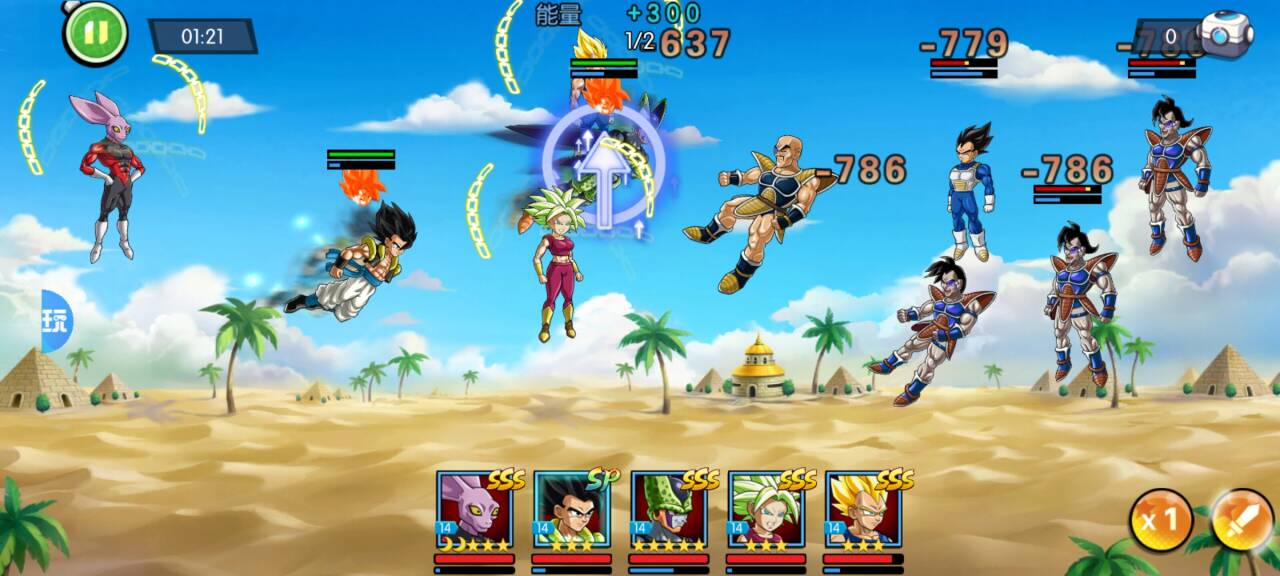1280x576 pixels.
Task: Select the Kefla character portrait
Action: tap(765, 510)
